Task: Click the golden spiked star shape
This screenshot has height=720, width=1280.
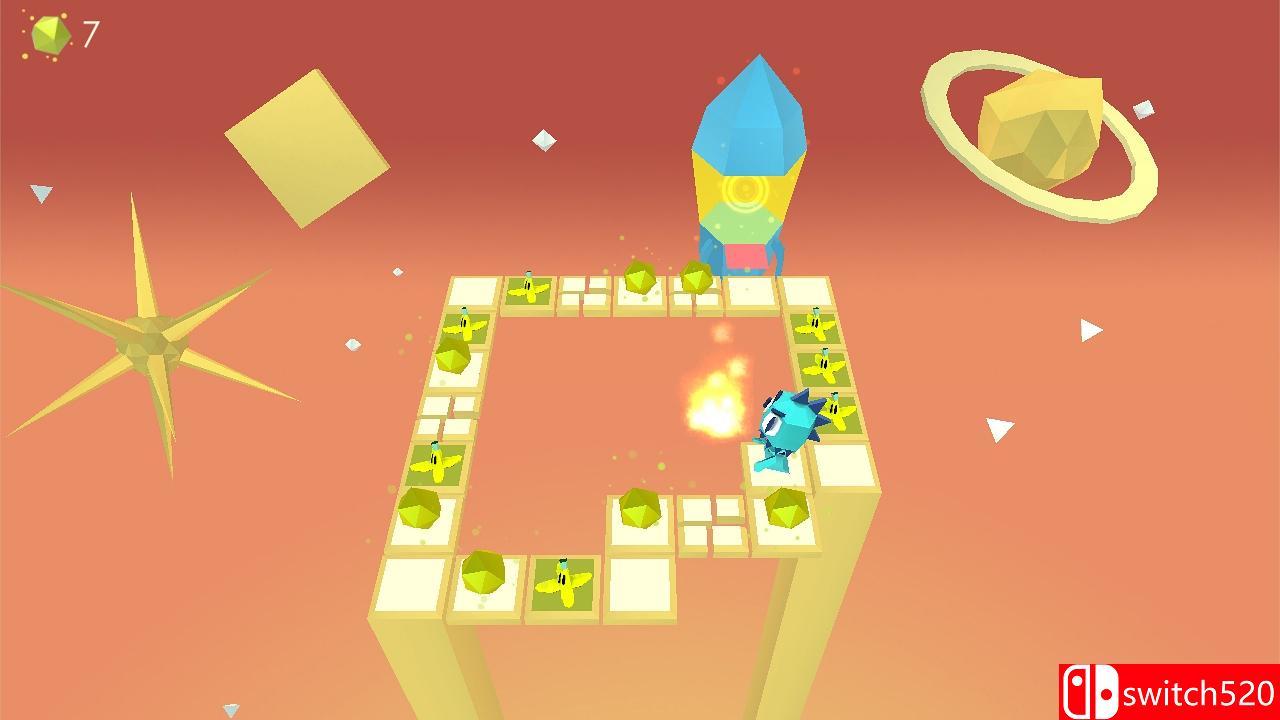Action: click(150, 340)
